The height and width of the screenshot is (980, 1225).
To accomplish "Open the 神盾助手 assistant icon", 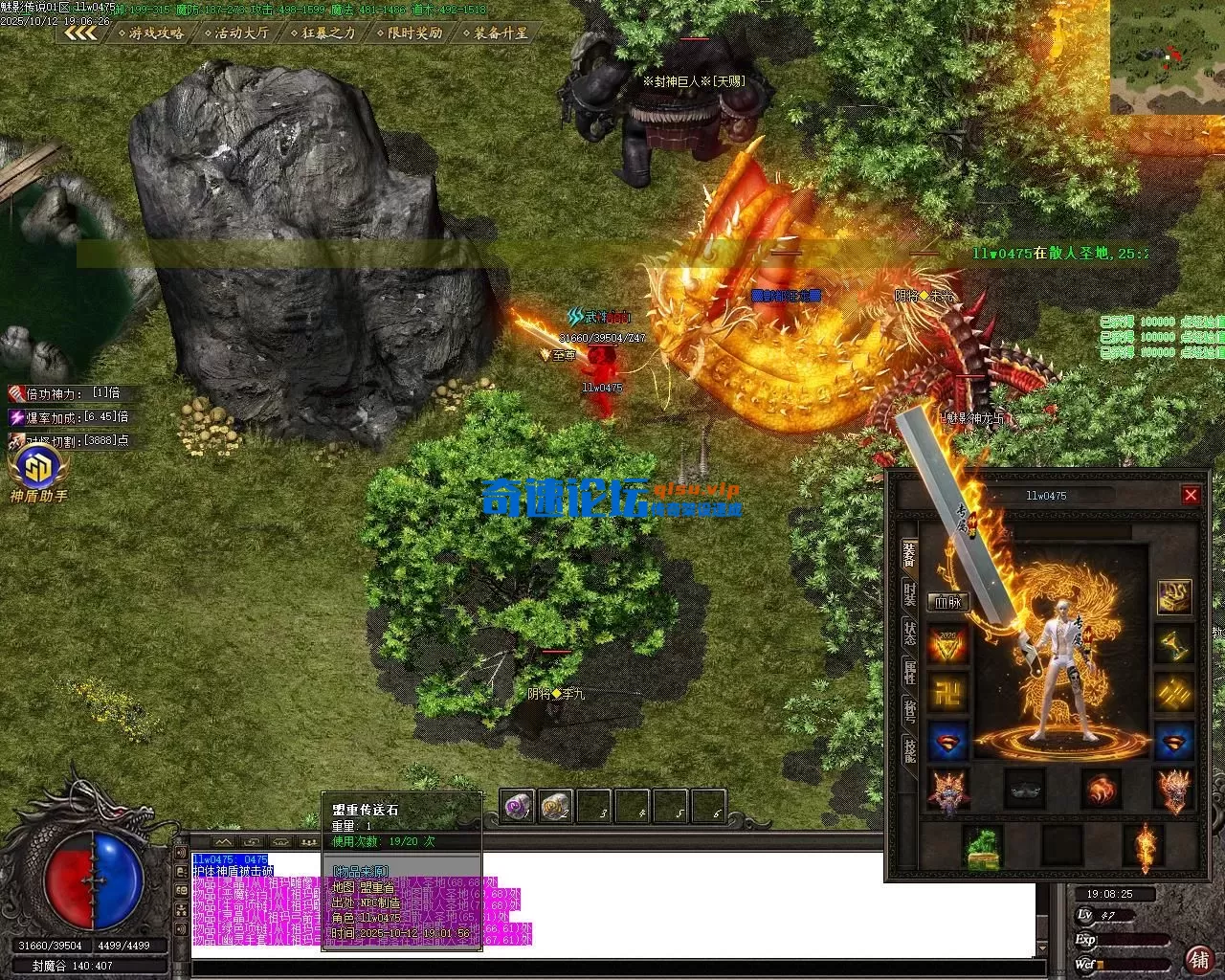I will pyautogui.click(x=39, y=471).
